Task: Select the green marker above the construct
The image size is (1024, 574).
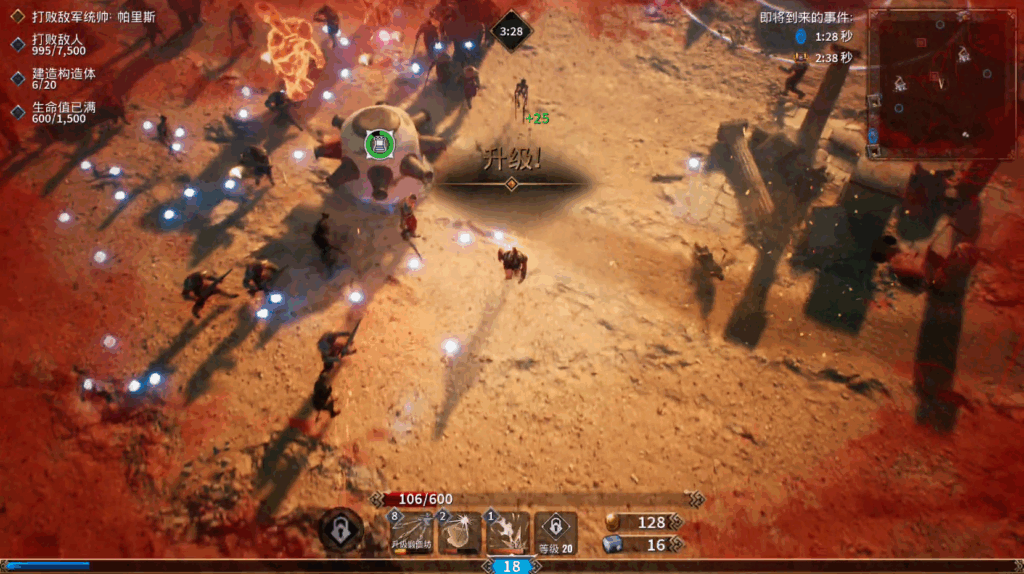Action: (380, 144)
